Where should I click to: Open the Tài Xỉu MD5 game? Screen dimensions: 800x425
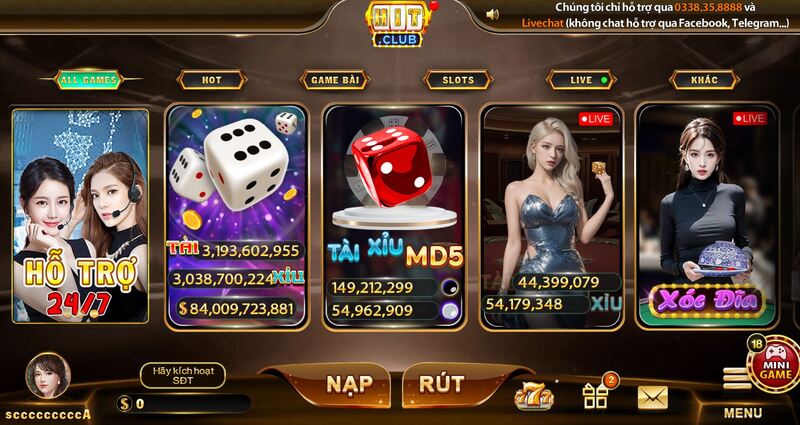pyautogui.click(x=394, y=215)
